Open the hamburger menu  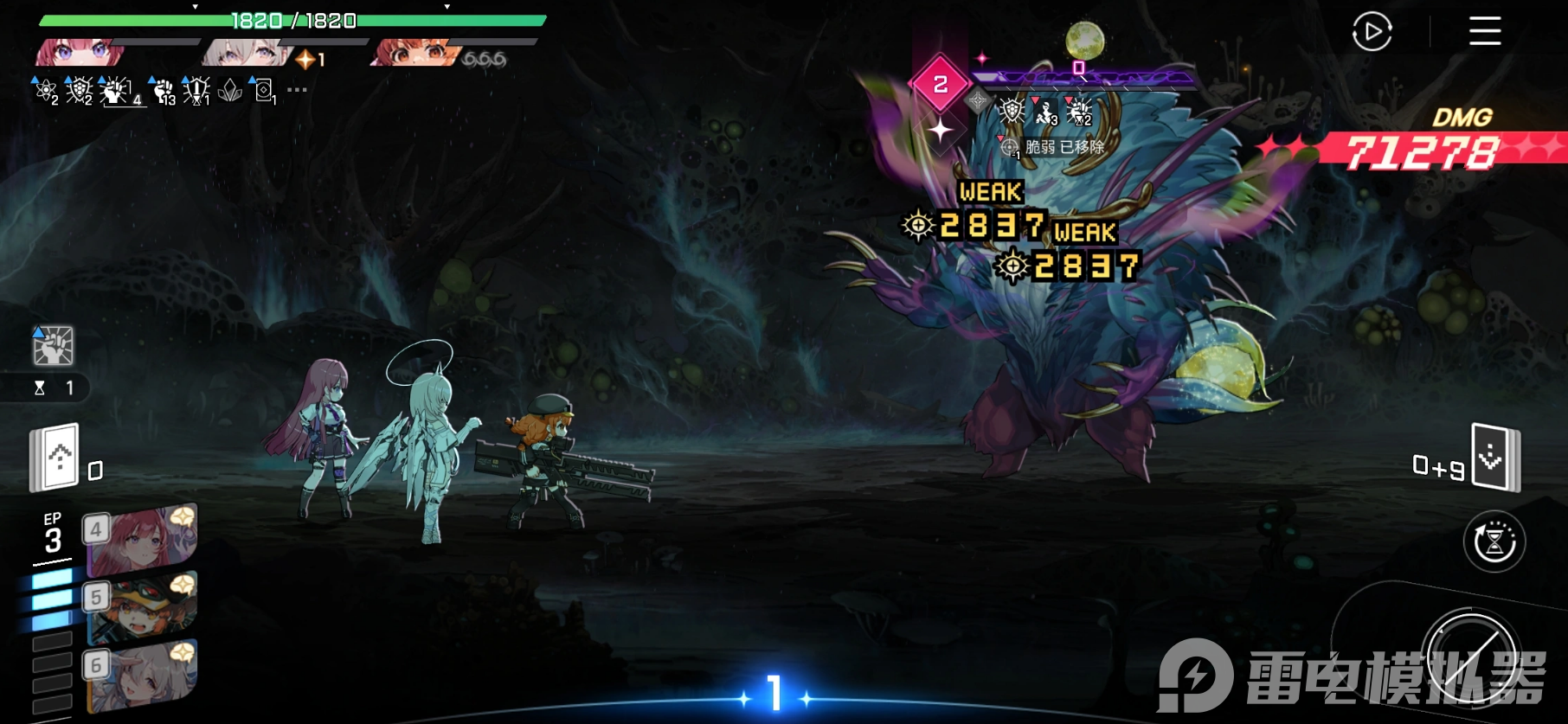(x=1484, y=31)
